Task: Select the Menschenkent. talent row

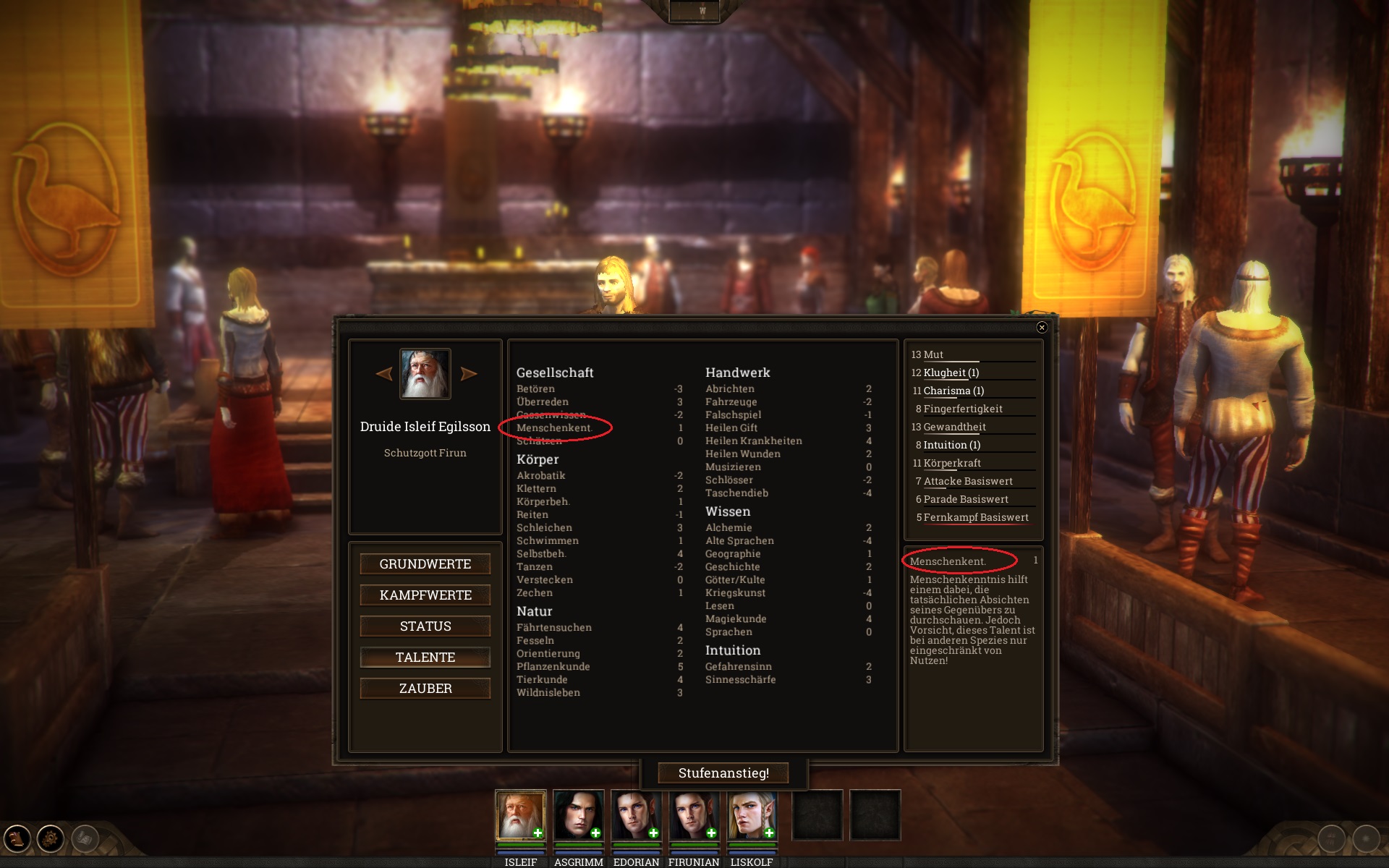Action: (x=554, y=428)
